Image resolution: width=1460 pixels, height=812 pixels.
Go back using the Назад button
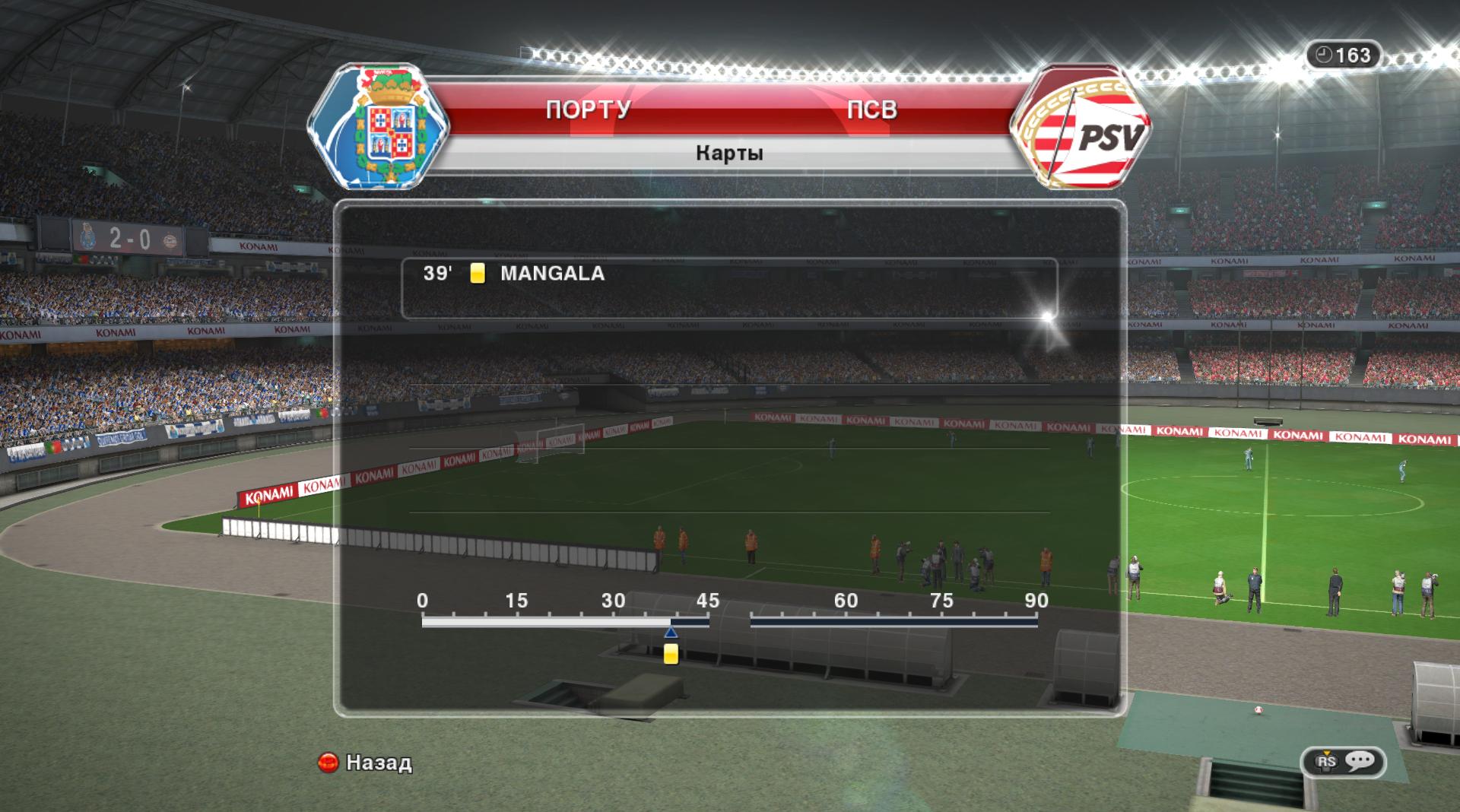[366, 762]
